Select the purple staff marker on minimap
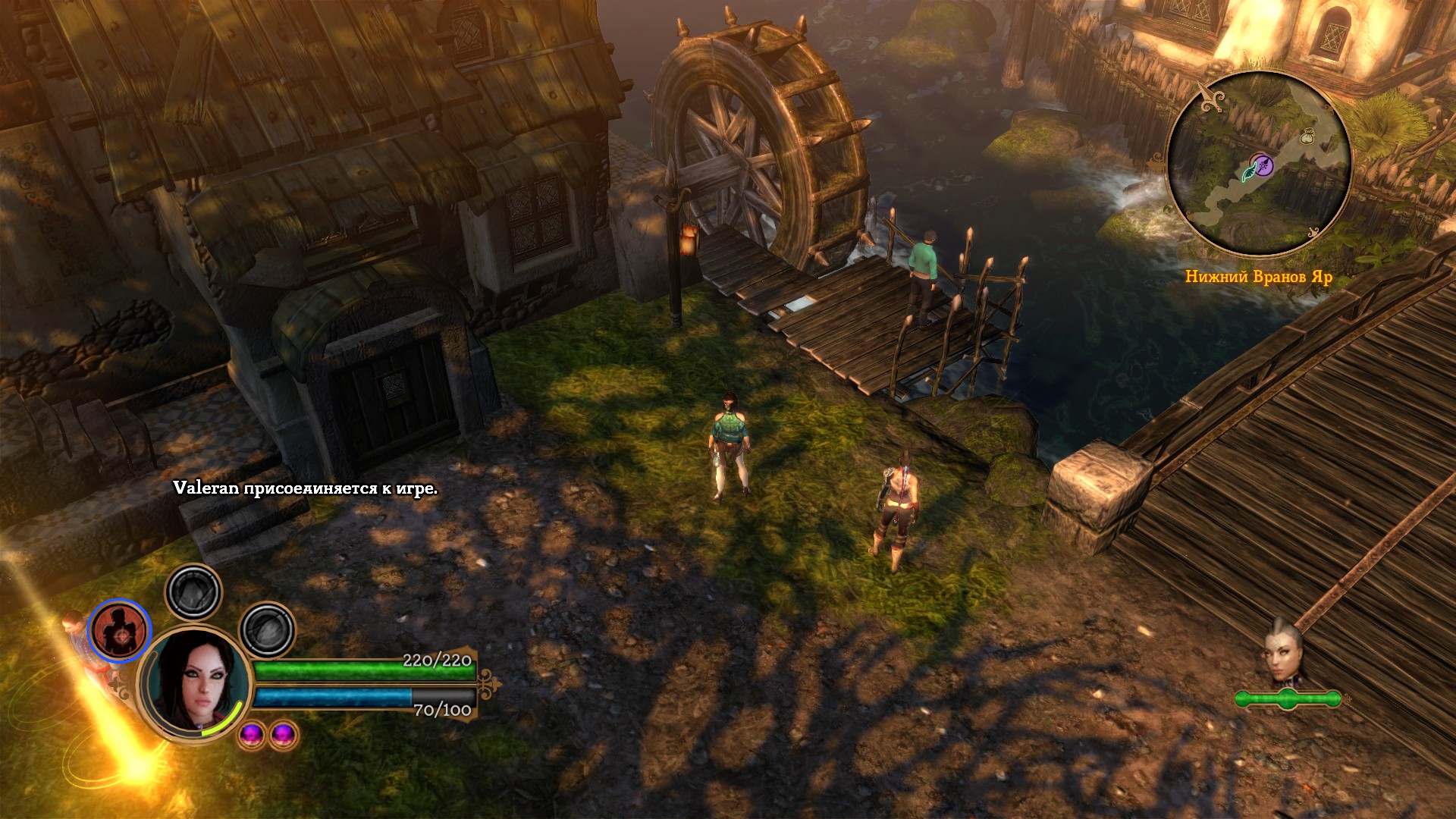Viewport: 1456px width, 819px height. (1262, 164)
